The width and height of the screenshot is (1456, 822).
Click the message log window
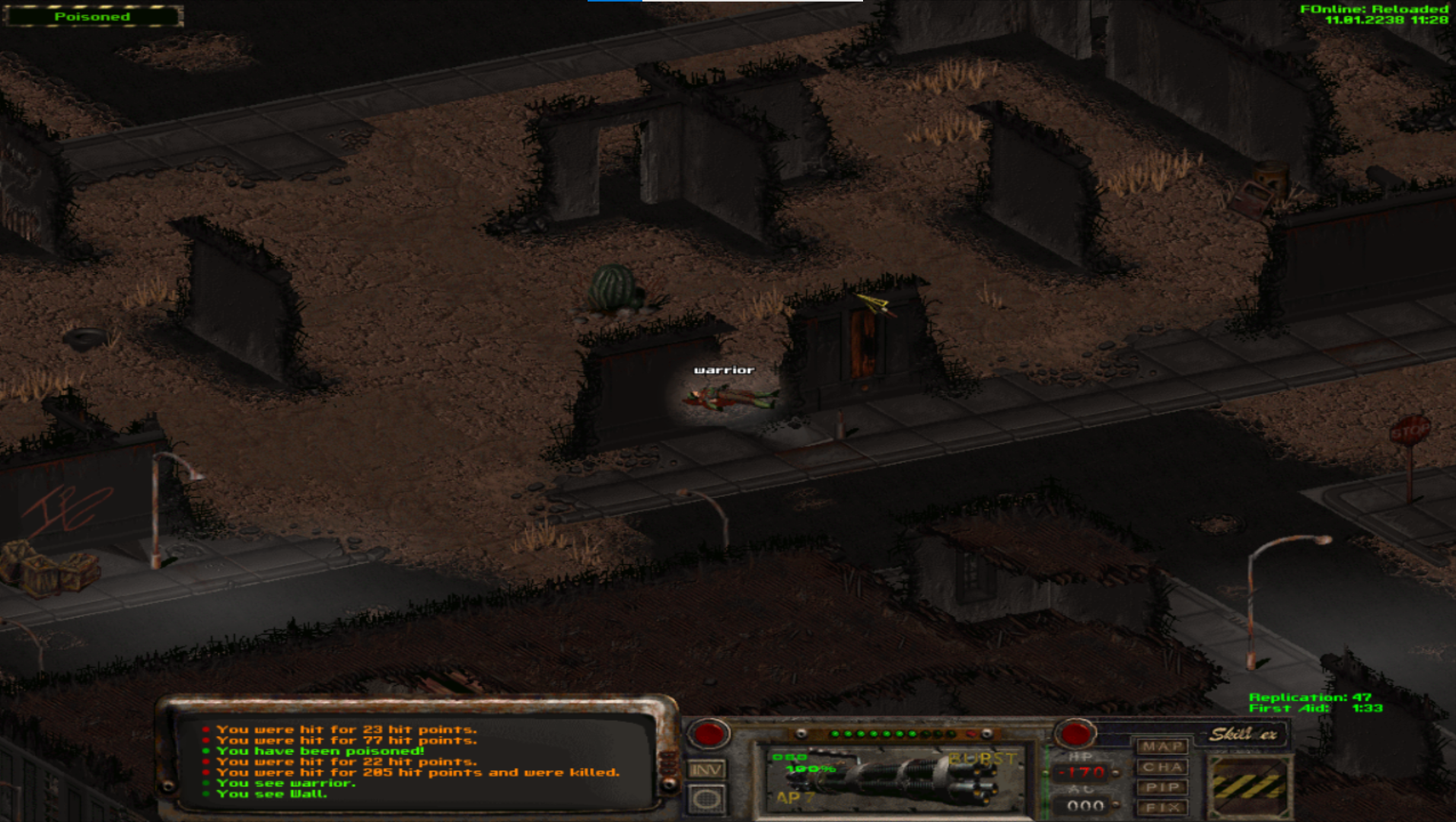pos(415,761)
